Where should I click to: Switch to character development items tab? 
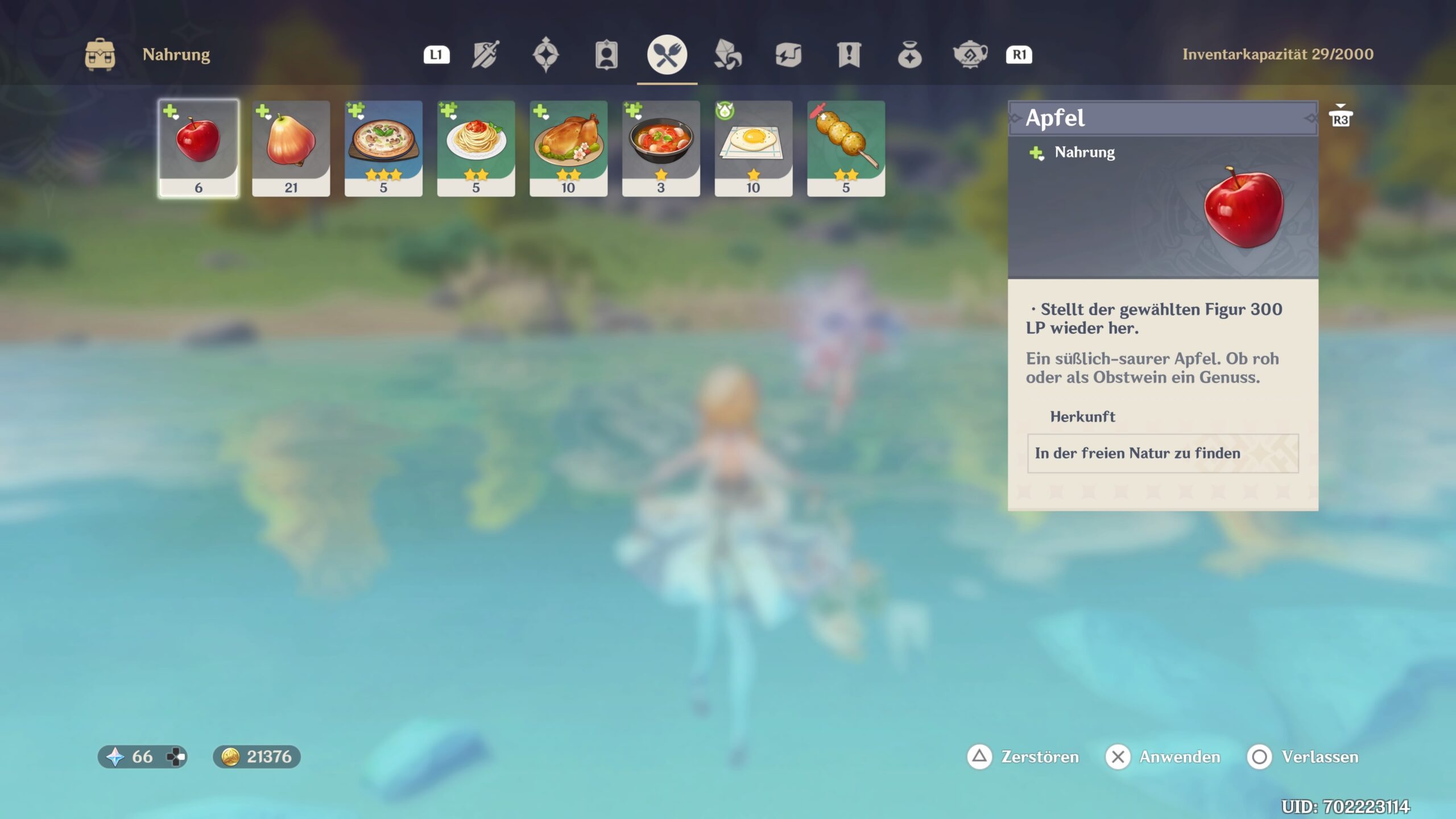[x=606, y=55]
